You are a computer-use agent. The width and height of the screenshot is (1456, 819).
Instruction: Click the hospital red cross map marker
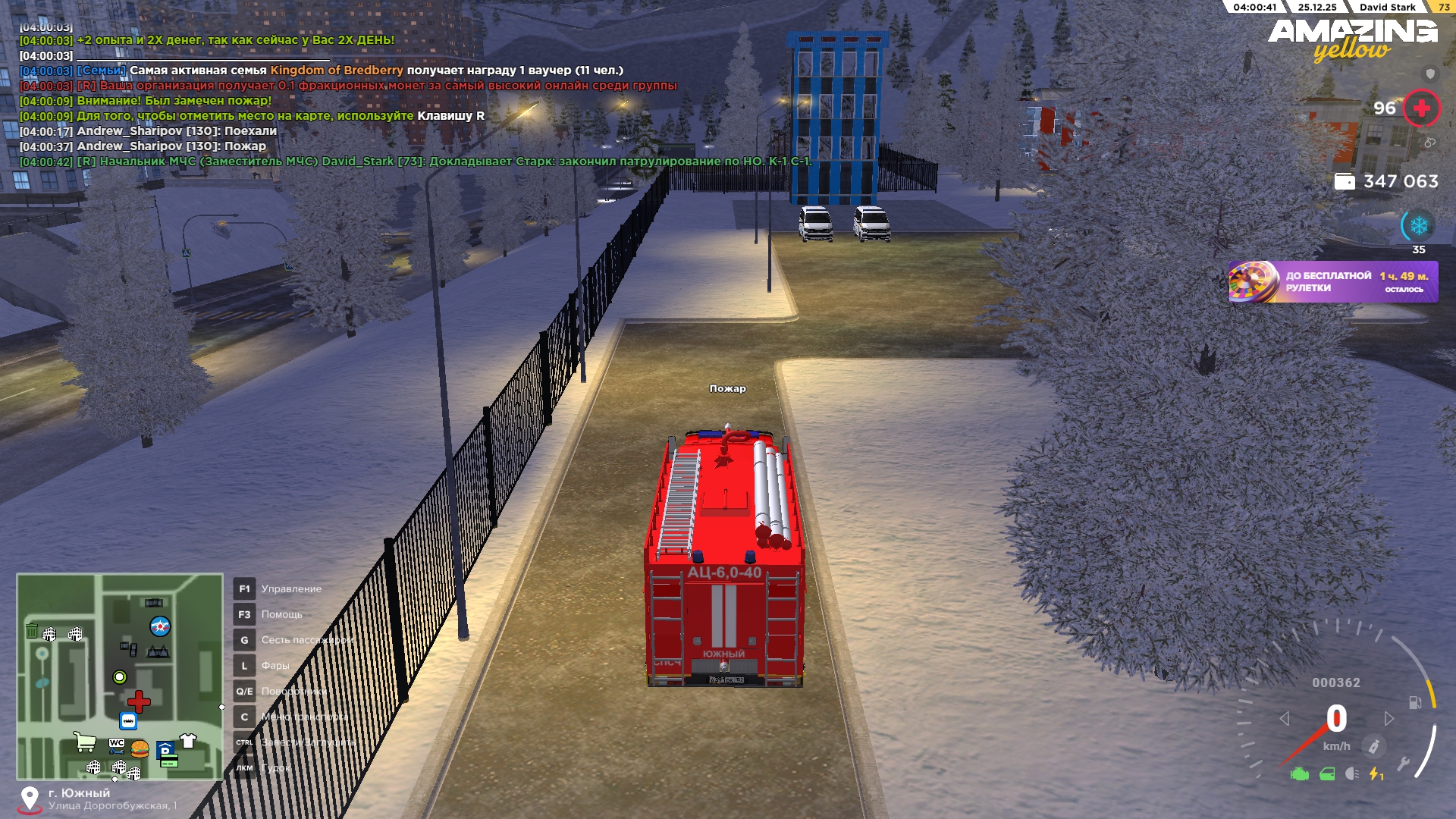click(139, 701)
